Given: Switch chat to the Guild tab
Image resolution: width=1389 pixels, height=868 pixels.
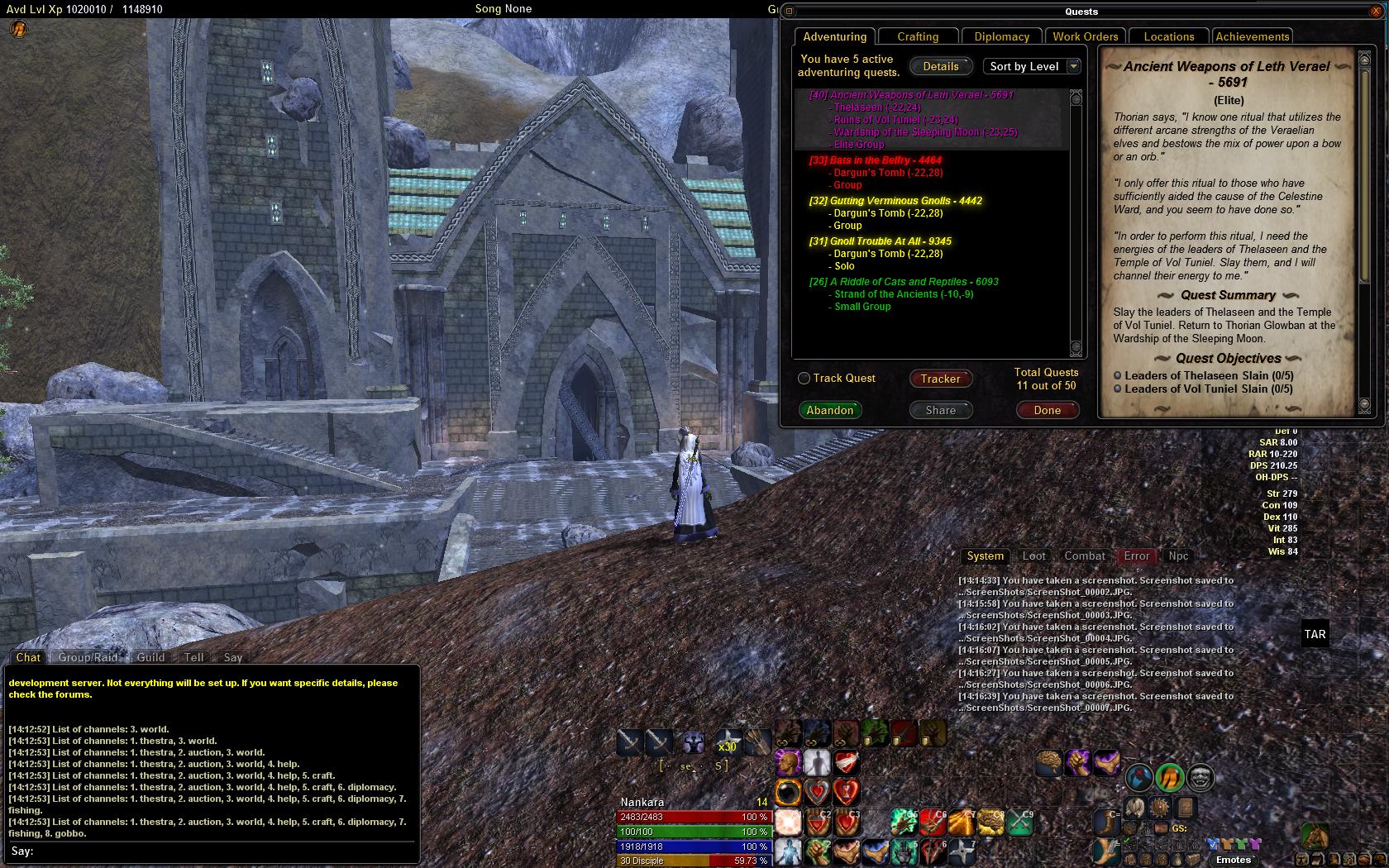Looking at the screenshot, I should 150,657.
